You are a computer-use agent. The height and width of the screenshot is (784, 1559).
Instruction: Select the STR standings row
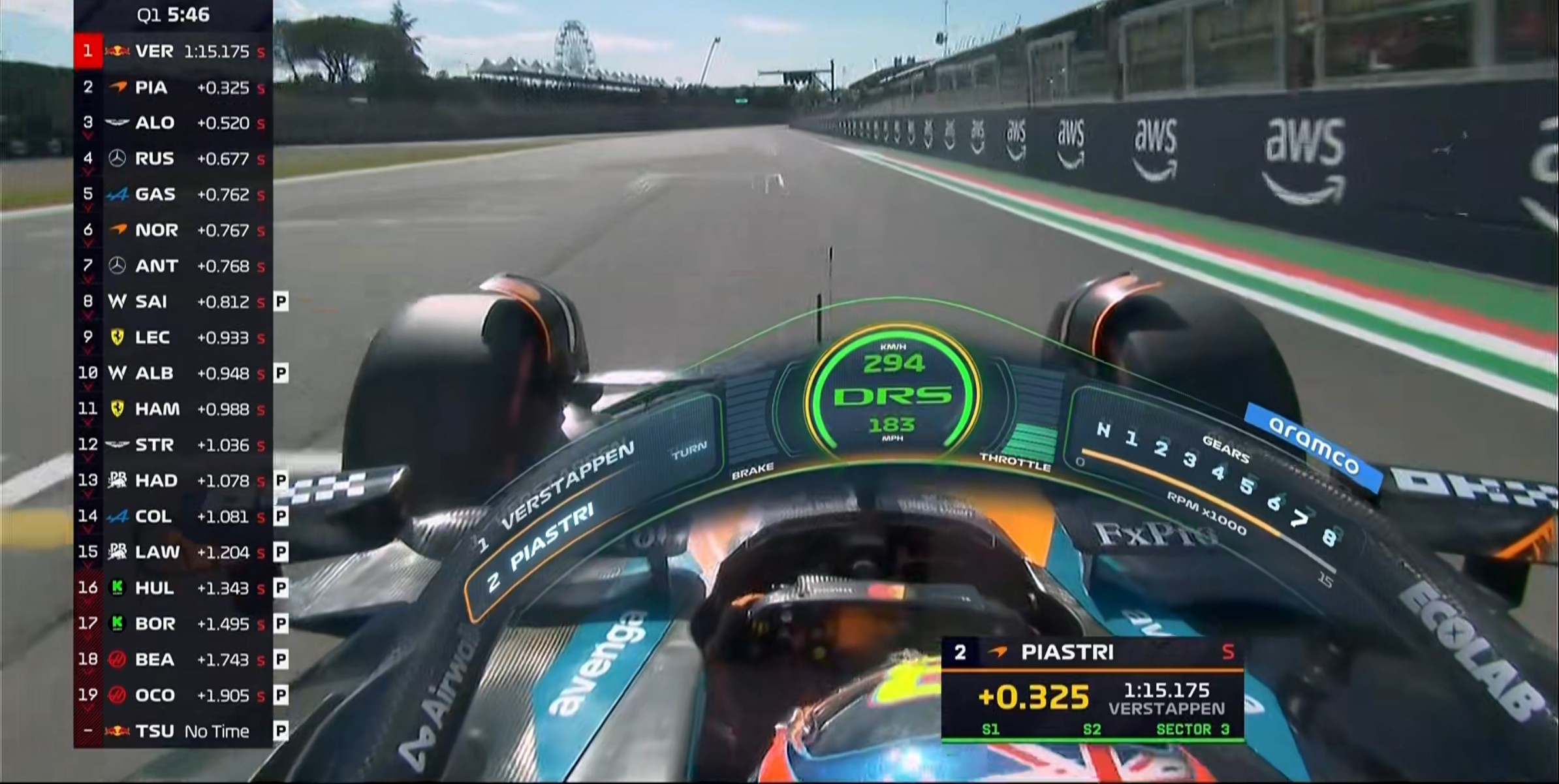click(x=173, y=445)
